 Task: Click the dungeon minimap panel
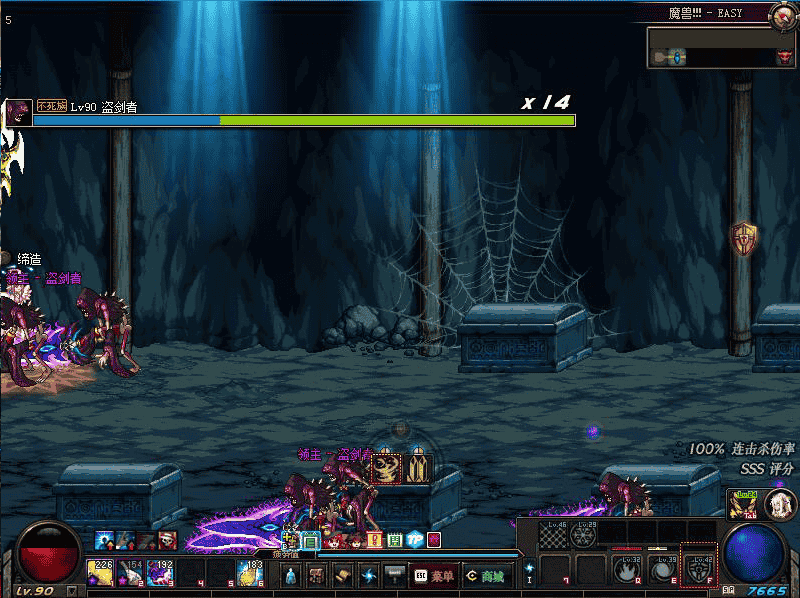(x=720, y=48)
